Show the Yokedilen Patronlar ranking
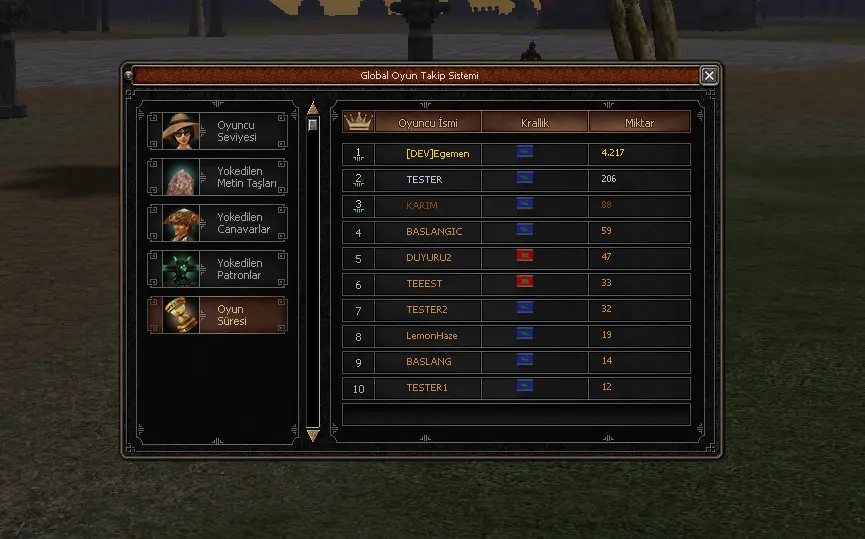 click(218, 269)
